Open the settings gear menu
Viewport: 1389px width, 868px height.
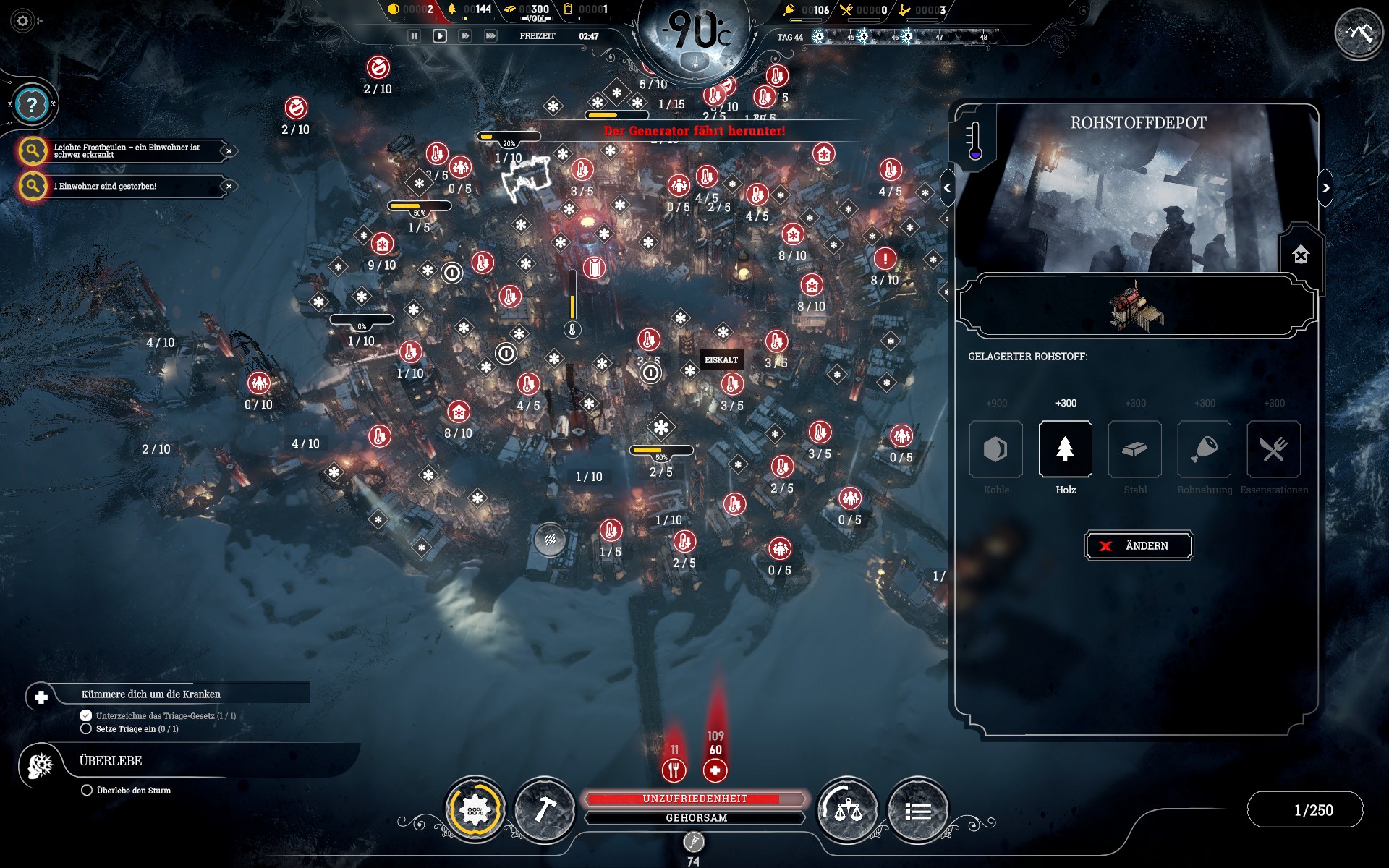(23, 21)
